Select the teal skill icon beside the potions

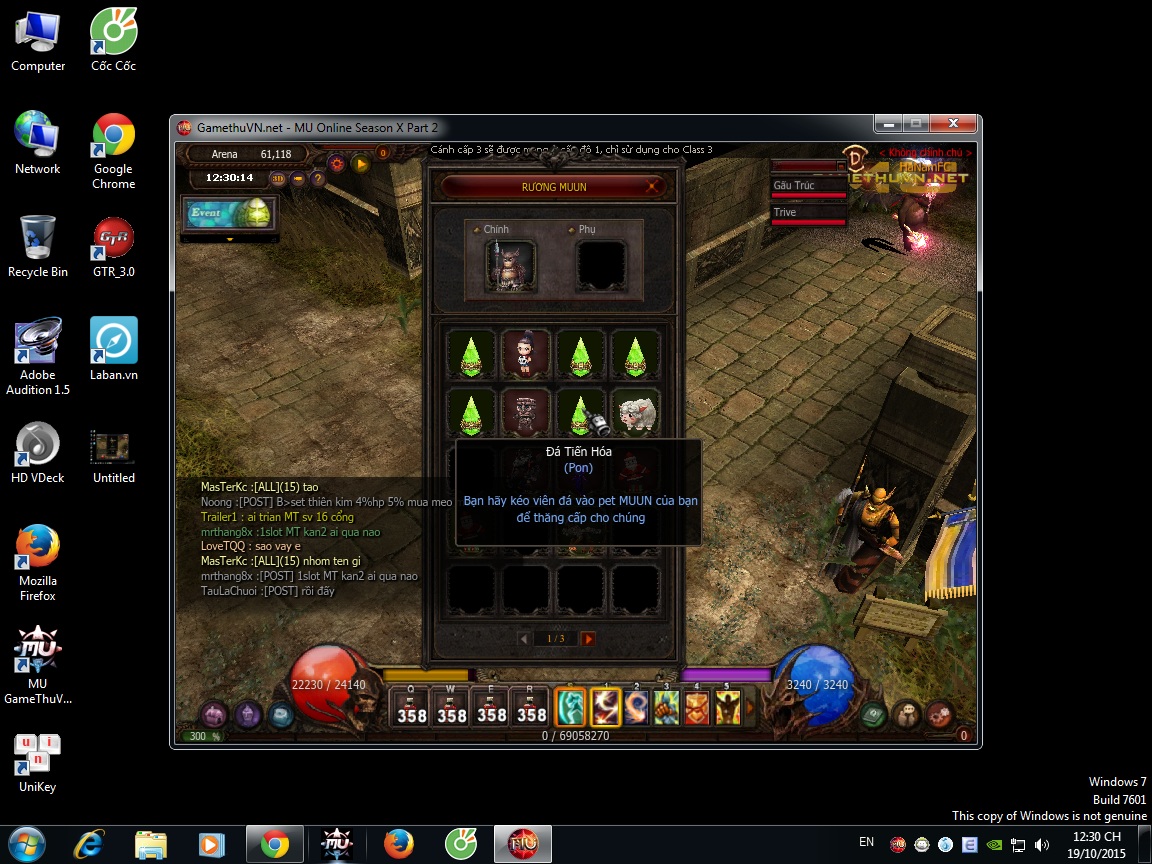pyautogui.click(x=570, y=708)
